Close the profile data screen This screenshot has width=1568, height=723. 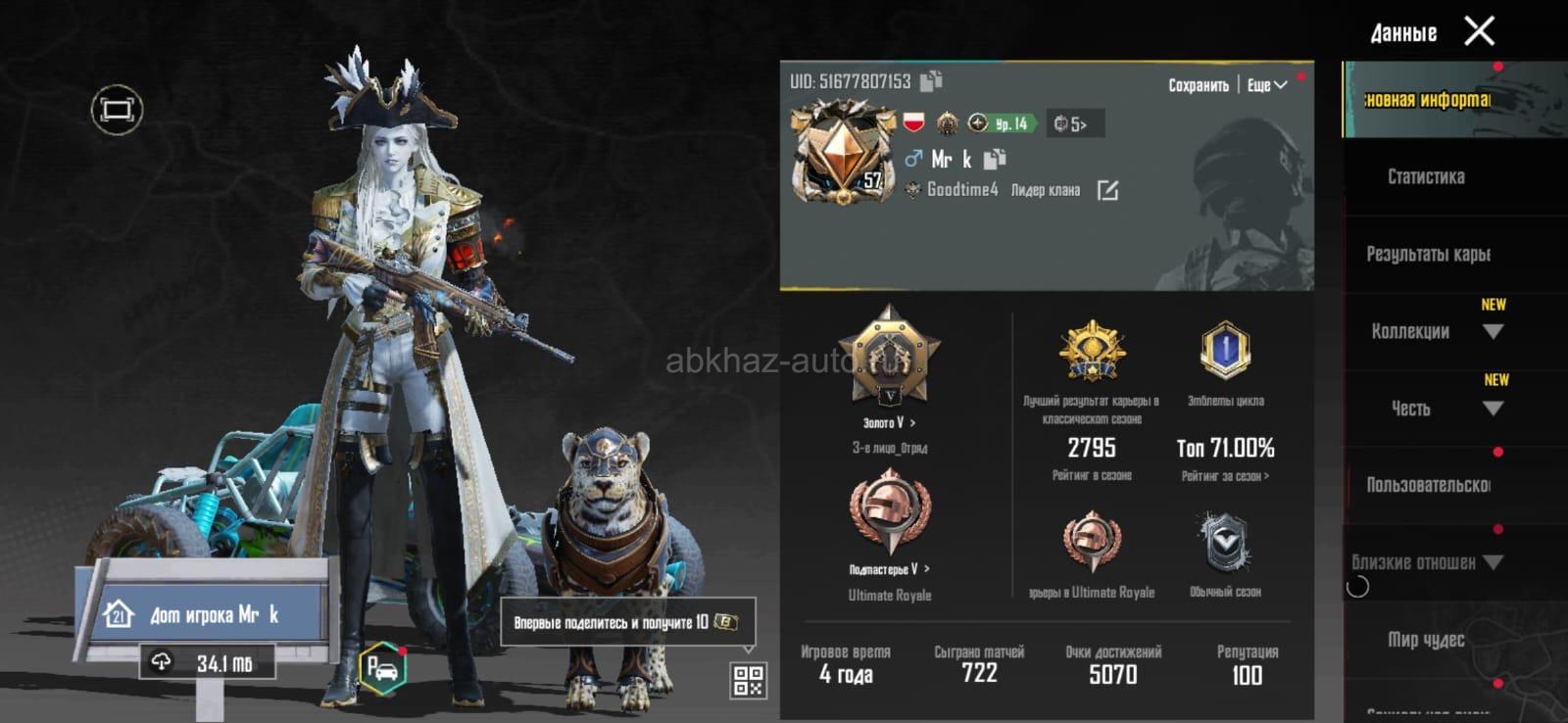[1479, 31]
